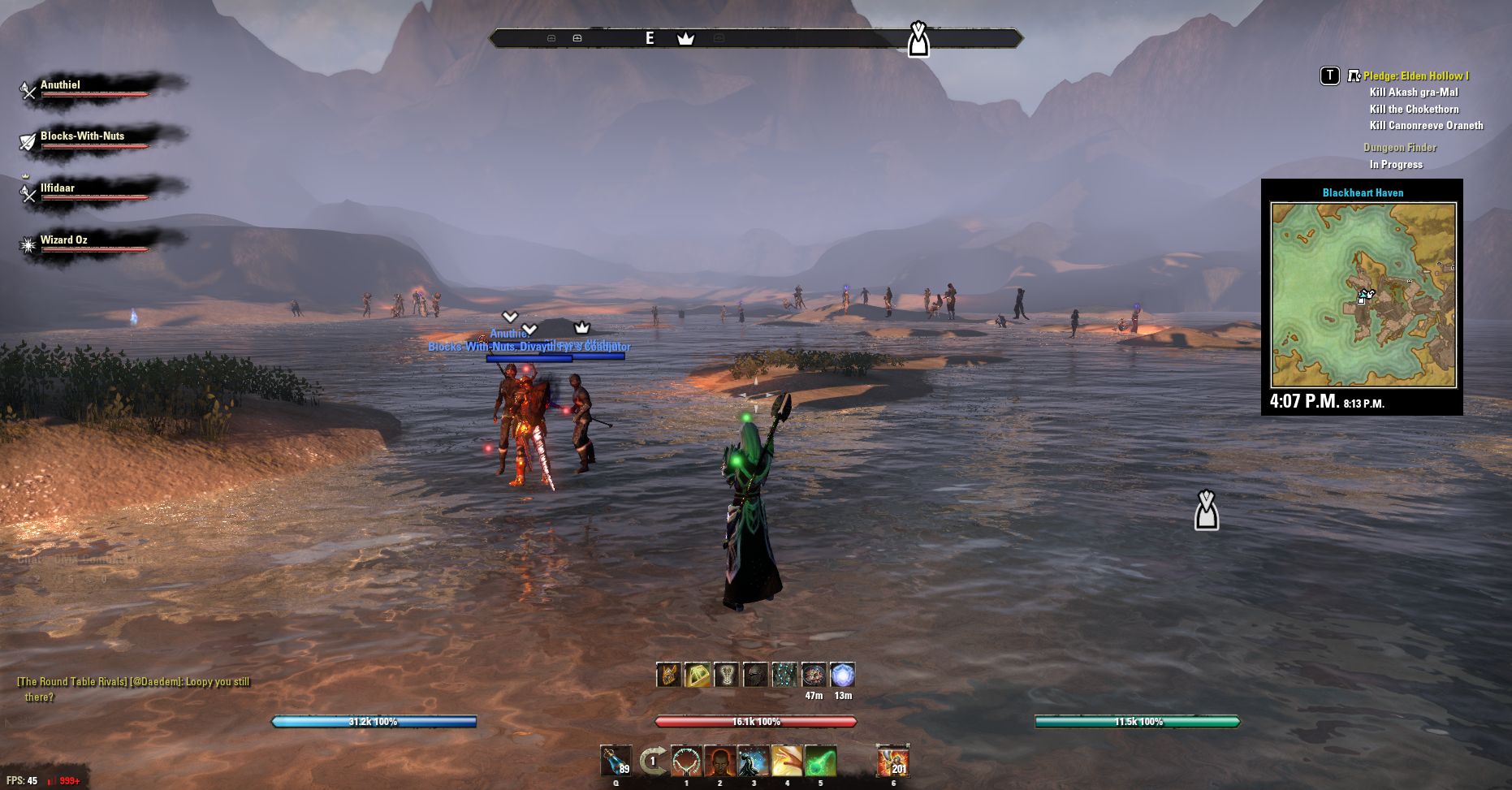Click @Daedem's name in the chat message
The width and height of the screenshot is (1512, 790).
pyautogui.click(x=156, y=682)
